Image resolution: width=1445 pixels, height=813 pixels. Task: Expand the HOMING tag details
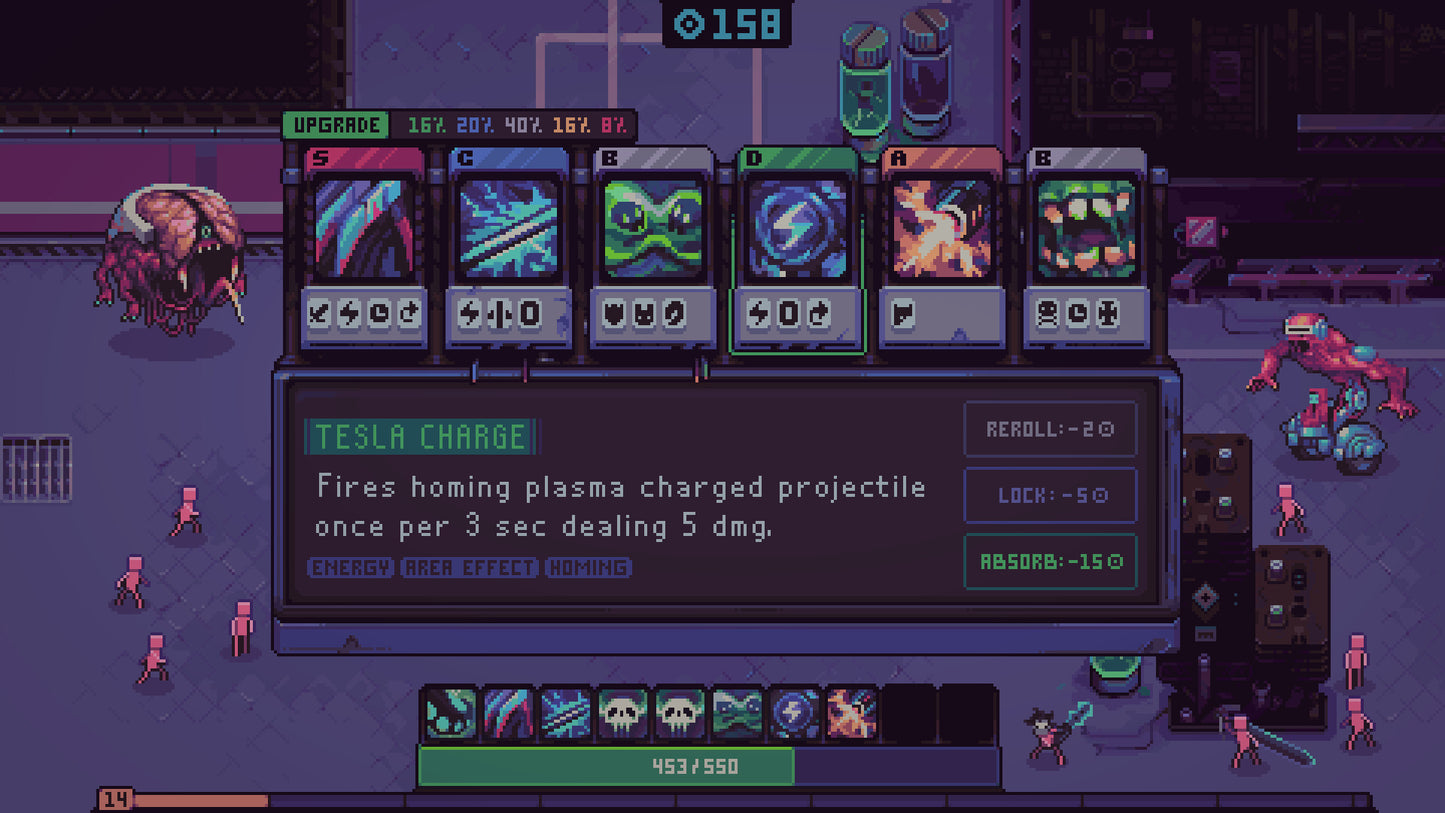pos(588,568)
